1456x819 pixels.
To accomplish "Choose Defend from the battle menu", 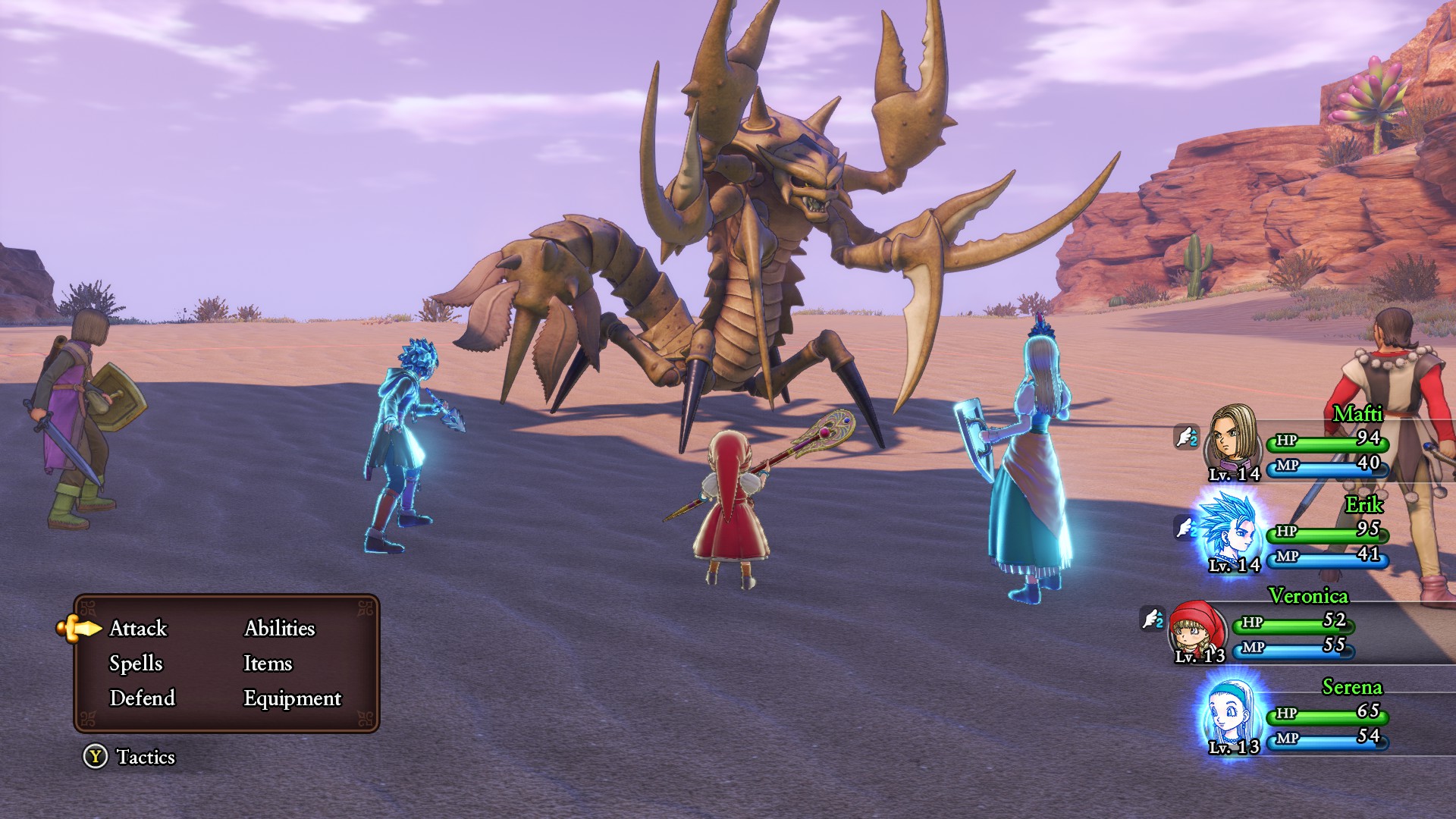I will (x=142, y=698).
